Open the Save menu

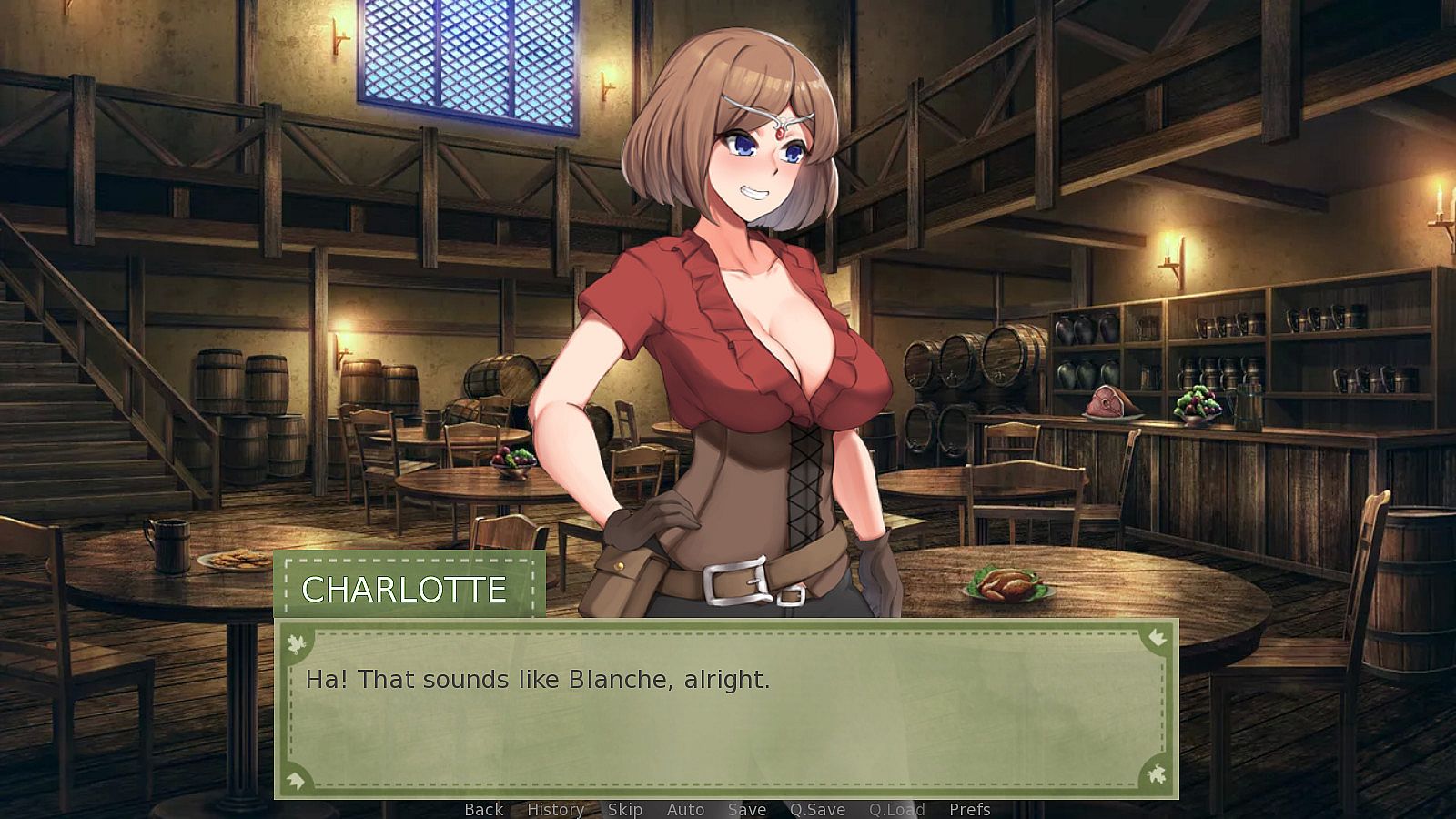point(746,809)
